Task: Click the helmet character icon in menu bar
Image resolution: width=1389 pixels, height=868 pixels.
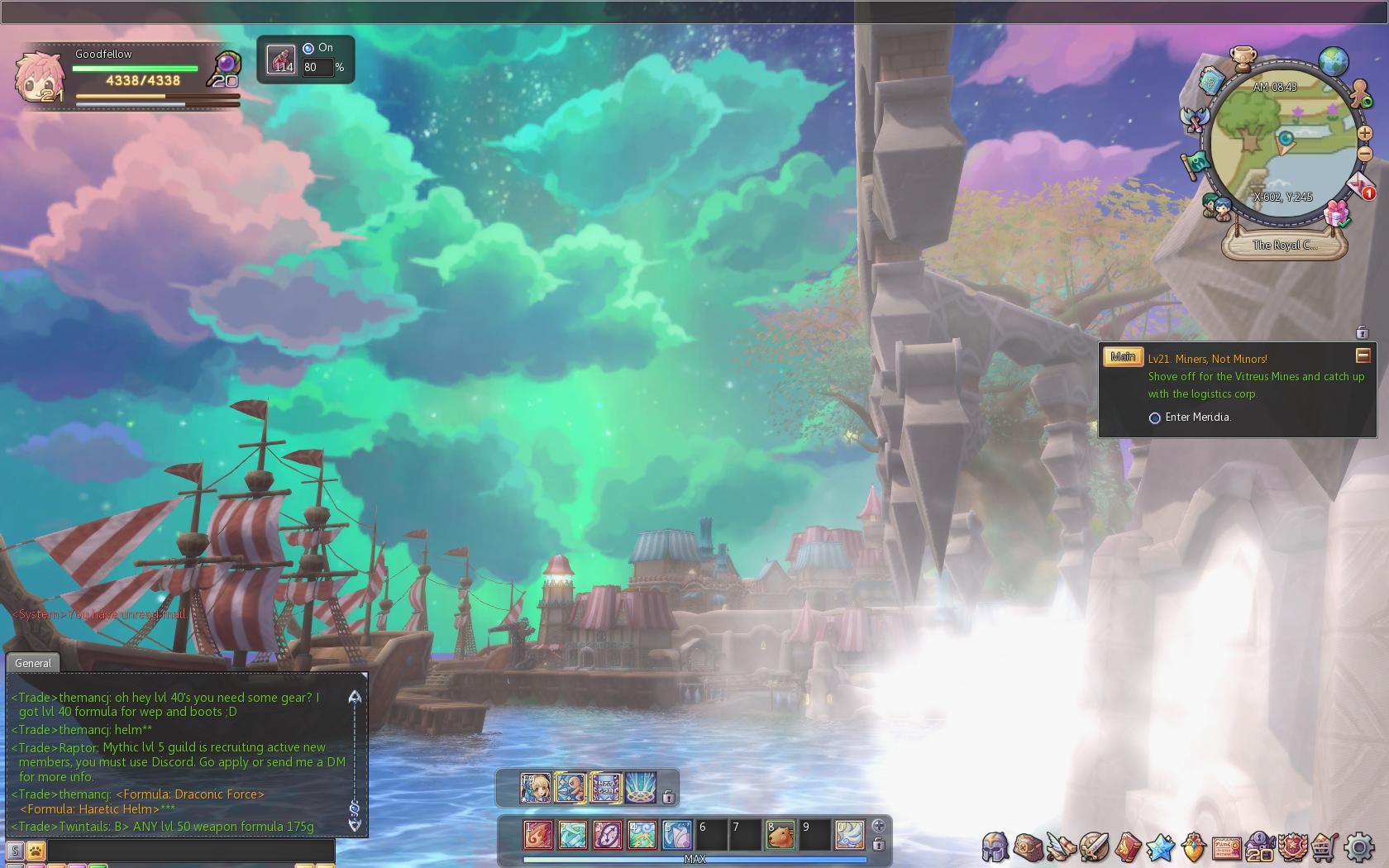Action: coord(995,847)
